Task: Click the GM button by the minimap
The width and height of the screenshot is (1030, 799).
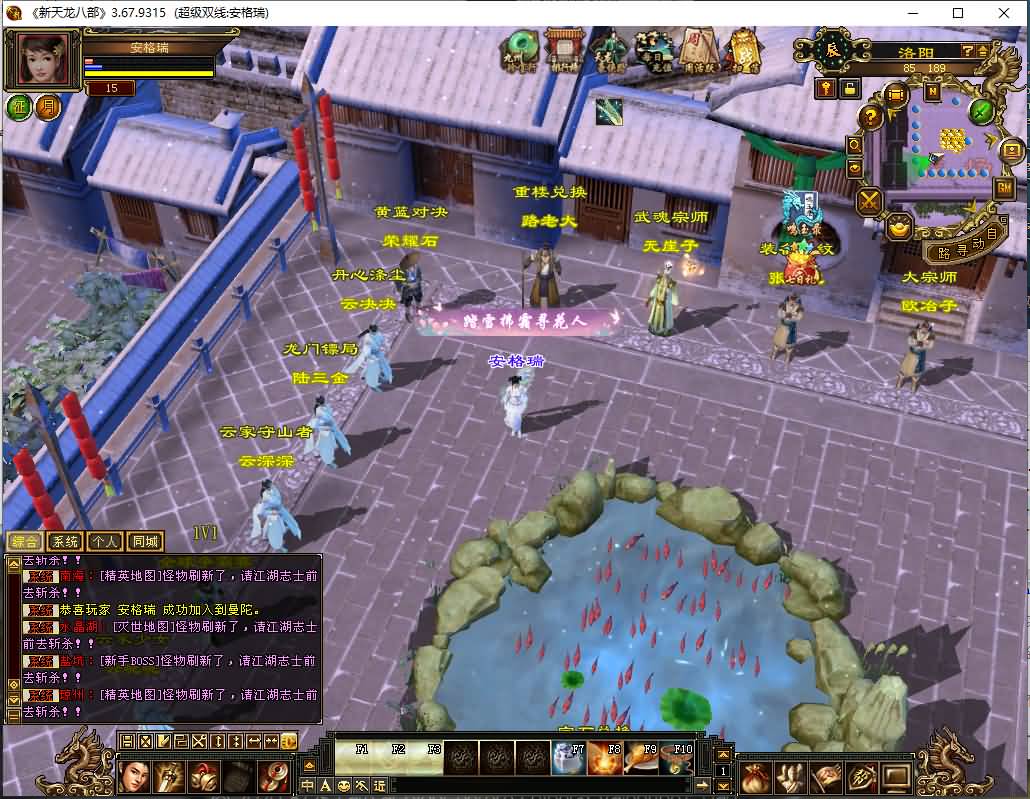Action: point(1003,187)
